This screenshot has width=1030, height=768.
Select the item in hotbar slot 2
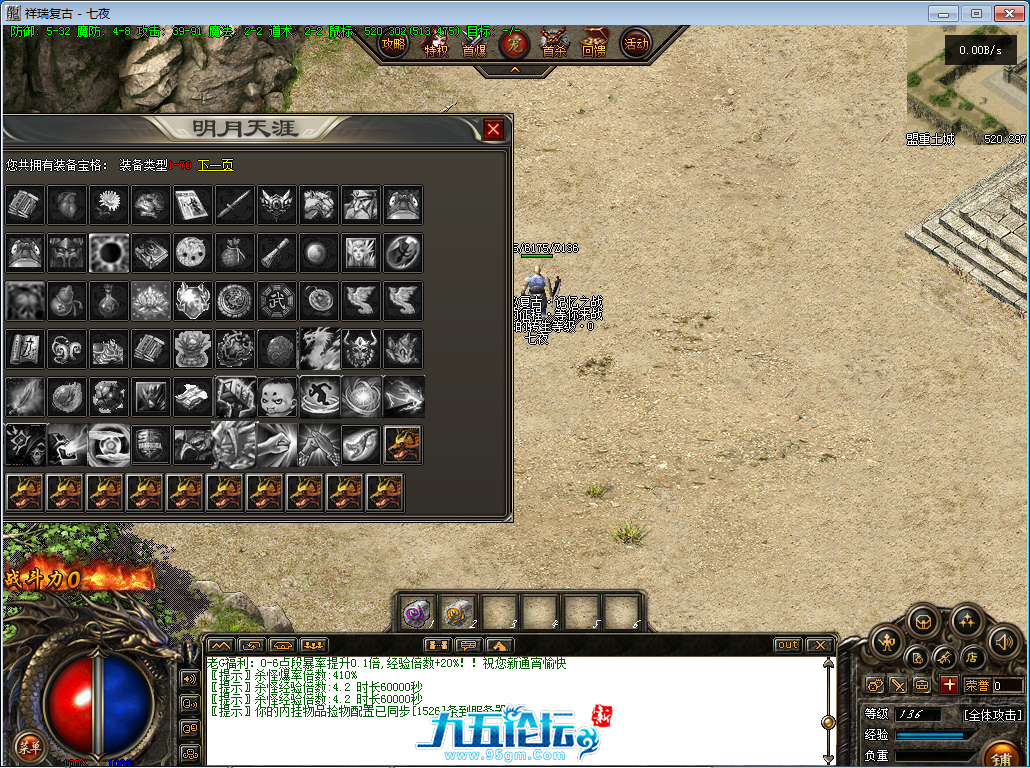pyautogui.click(x=458, y=612)
